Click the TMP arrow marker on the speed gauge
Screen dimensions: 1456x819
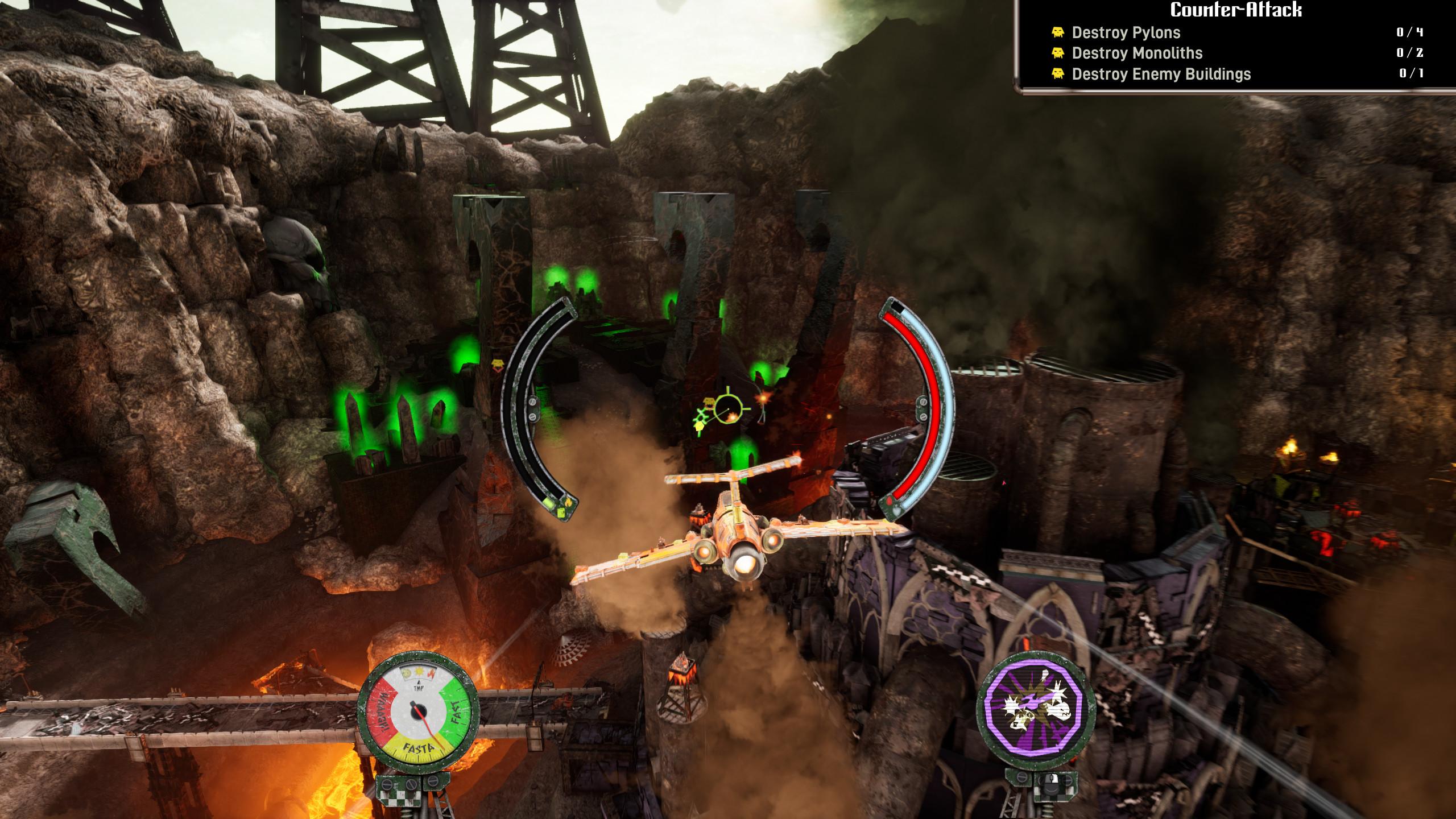[419, 682]
